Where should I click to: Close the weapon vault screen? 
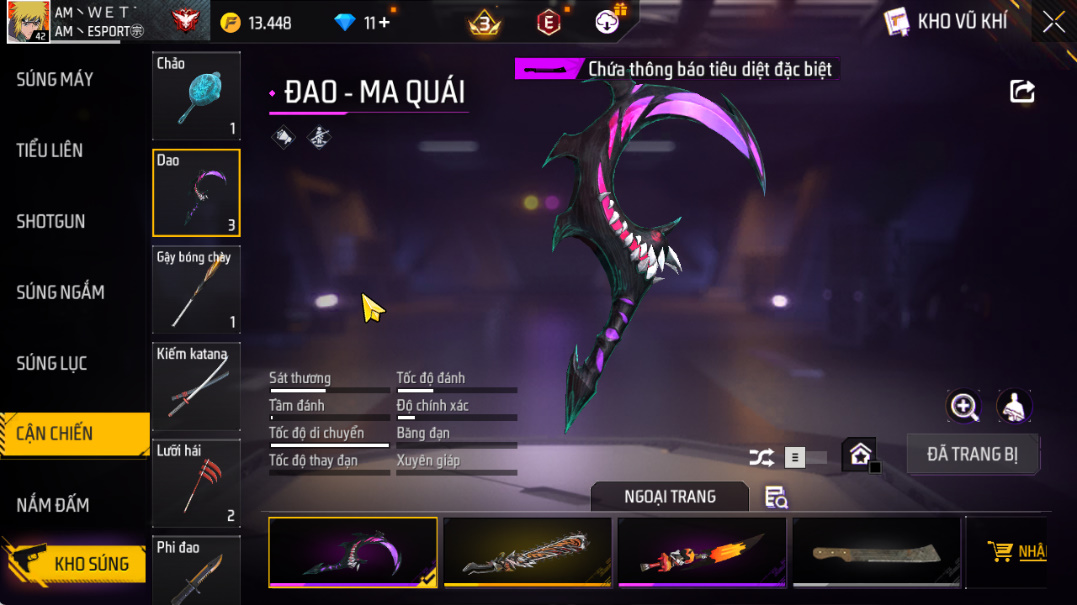[x=1053, y=22]
